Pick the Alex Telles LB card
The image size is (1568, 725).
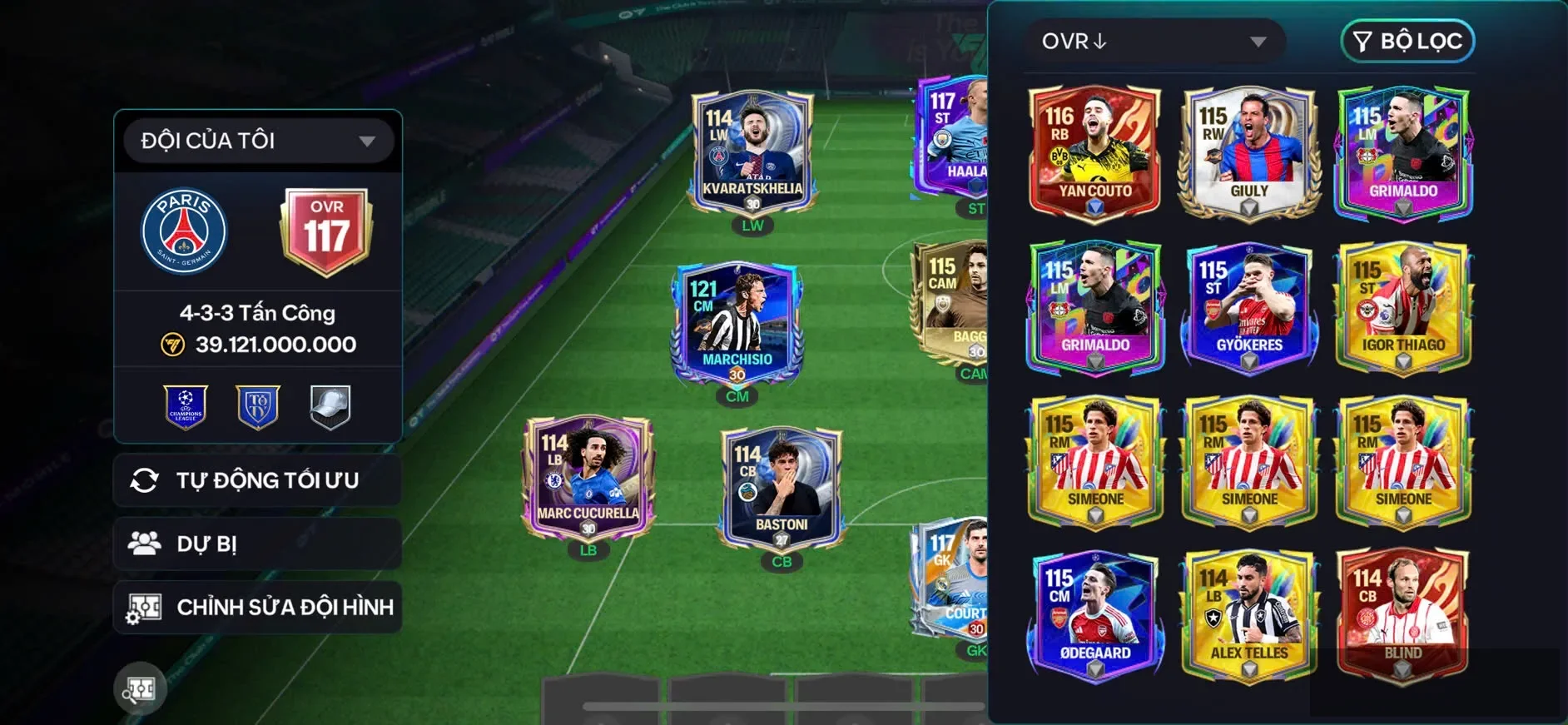pos(1249,614)
